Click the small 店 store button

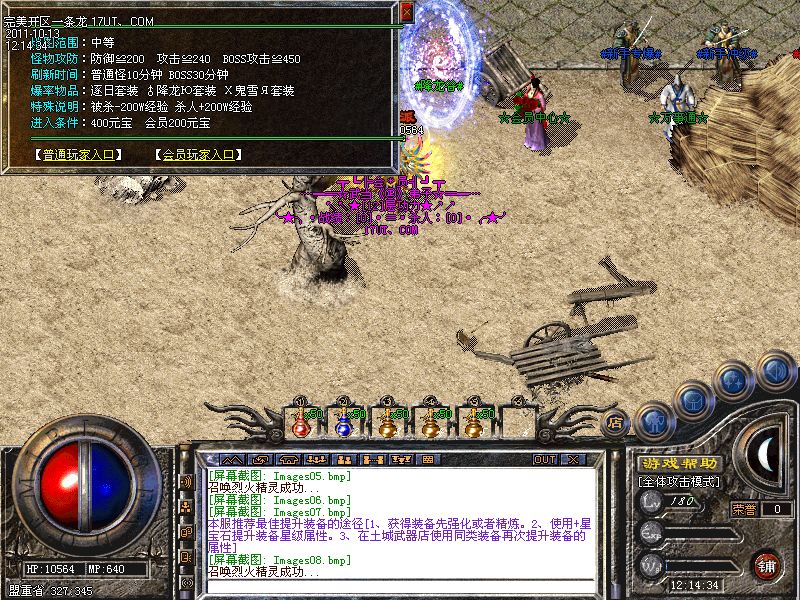(616, 422)
